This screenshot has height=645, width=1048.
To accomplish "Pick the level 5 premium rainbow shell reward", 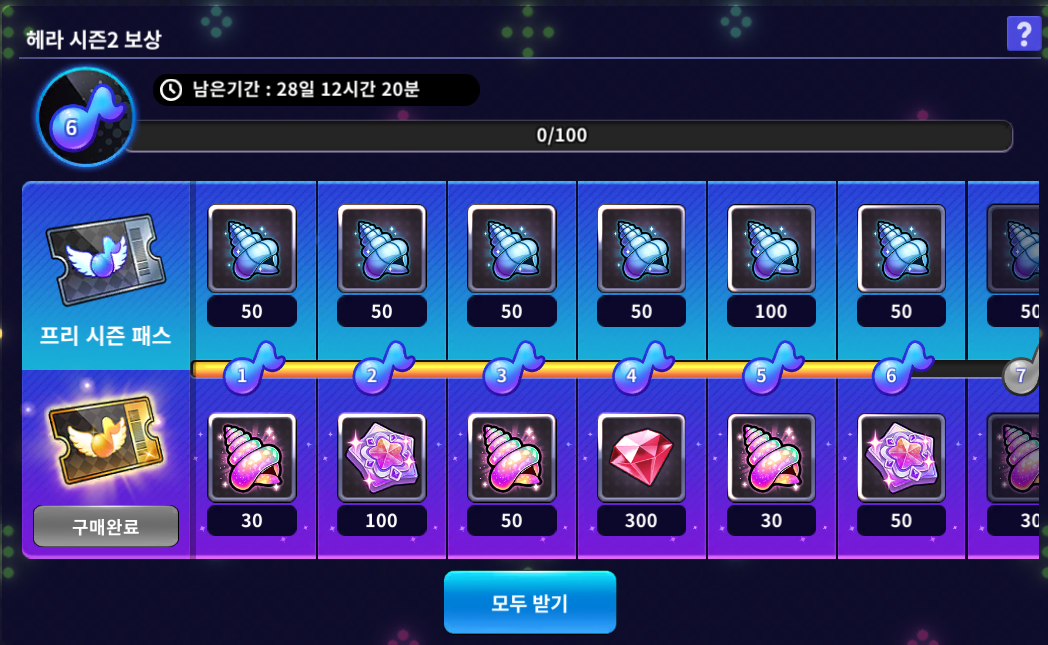I will pyautogui.click(x=771, y=457).
